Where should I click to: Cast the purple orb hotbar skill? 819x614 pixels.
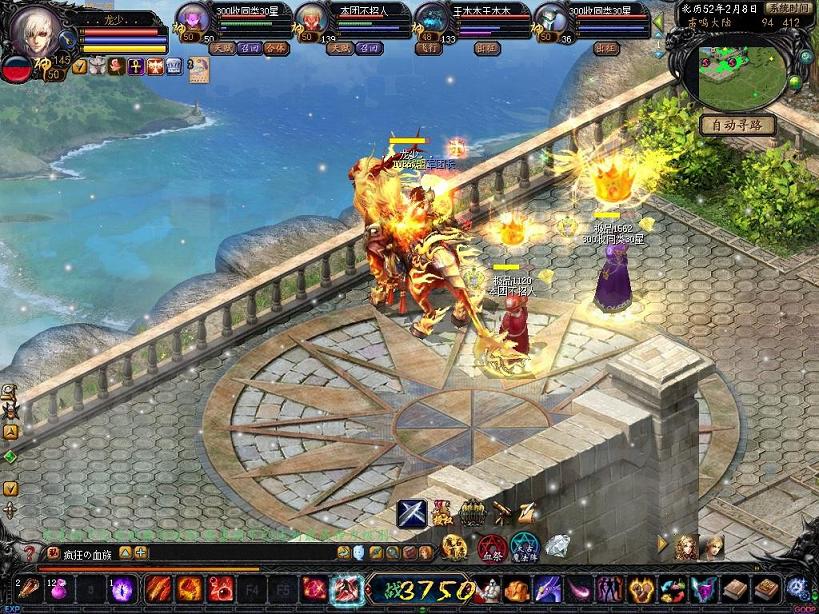(x=123, y=588)
